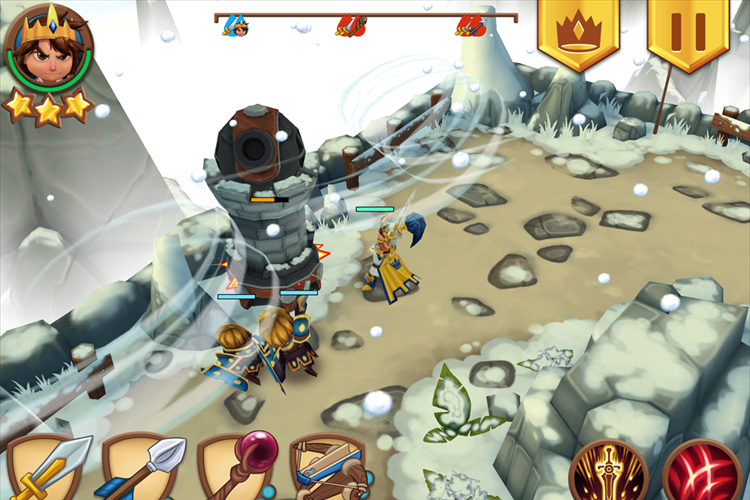Screen dimensions: 750x500
Task: Open the gold crown banner menu
Action: pyautogui.click(x=578, y=30)
